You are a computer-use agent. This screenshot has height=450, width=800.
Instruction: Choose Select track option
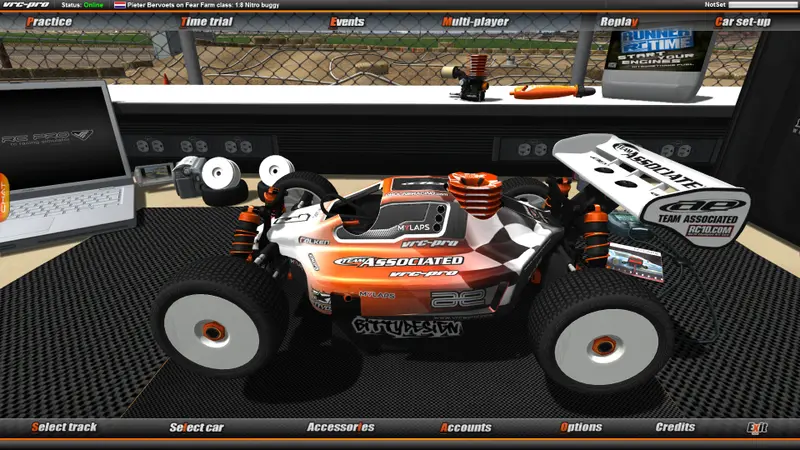[64, 428]
